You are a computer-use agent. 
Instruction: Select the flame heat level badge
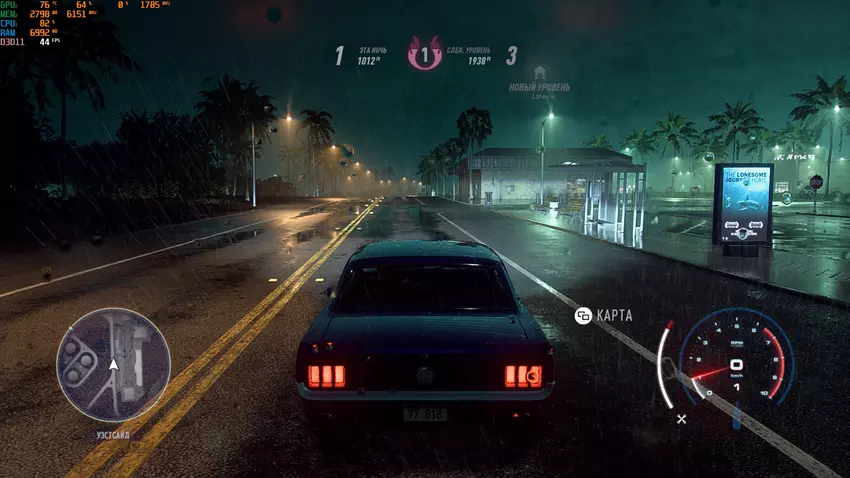(425, 54)
